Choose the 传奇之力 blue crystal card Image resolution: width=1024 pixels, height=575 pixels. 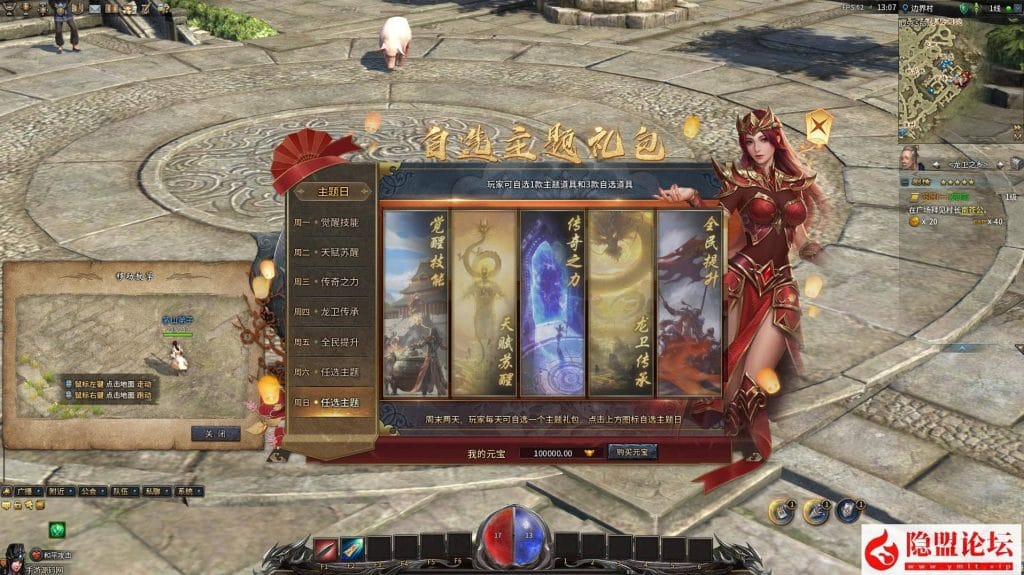[x=552, y=303]
